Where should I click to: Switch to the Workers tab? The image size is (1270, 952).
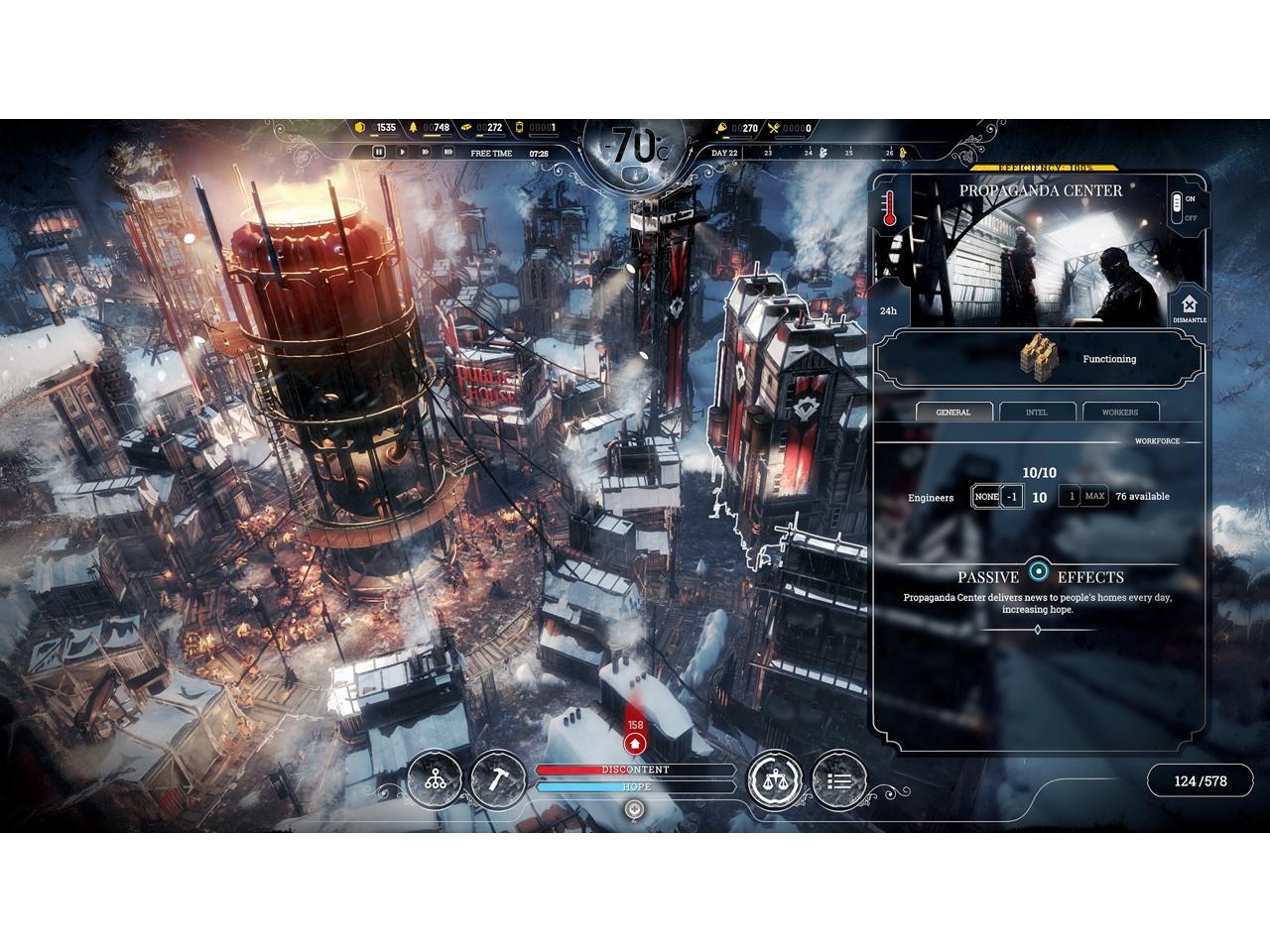1120,412
